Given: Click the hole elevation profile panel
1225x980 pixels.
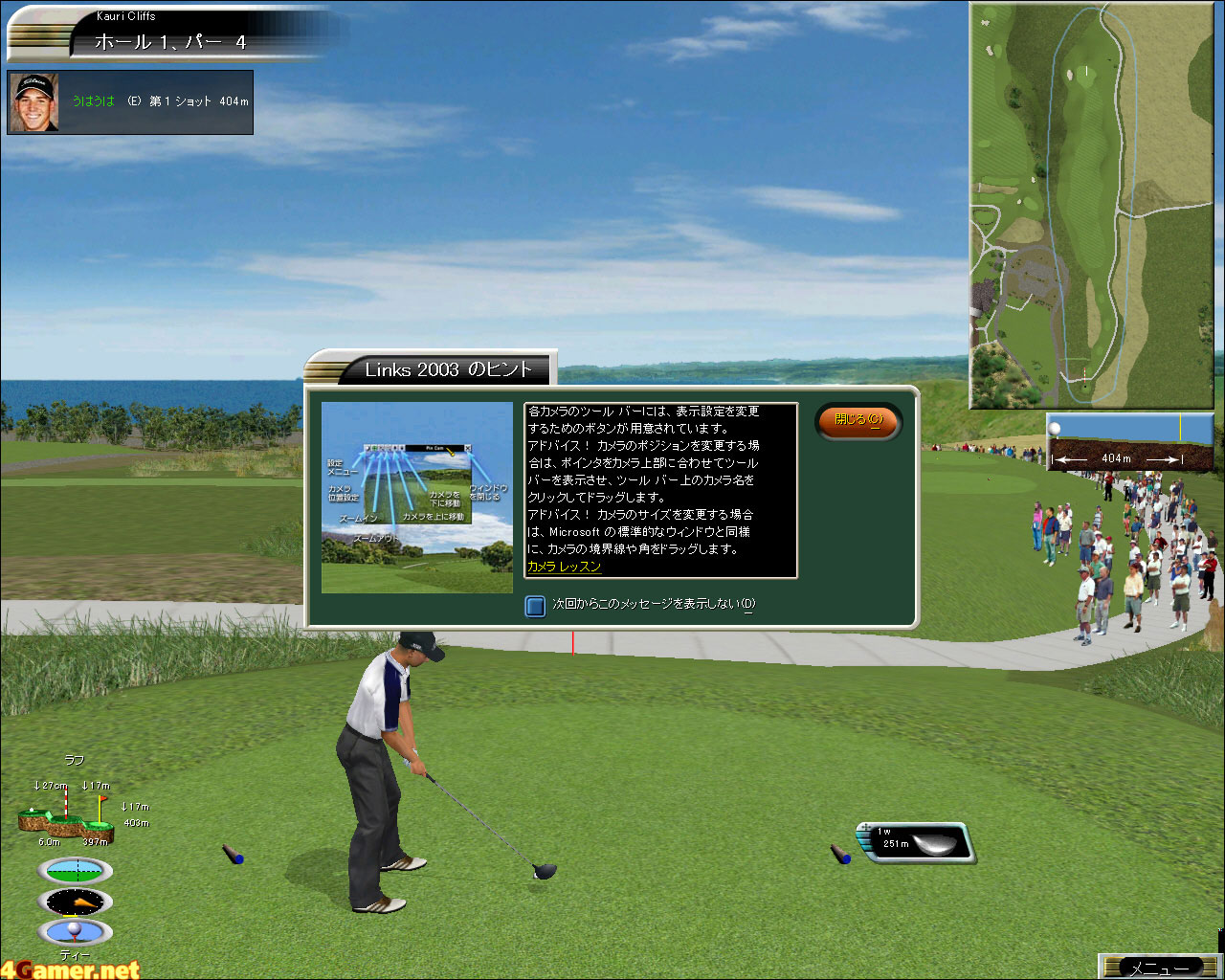Looking at the screenshot, I should [x=1130, y=442].
